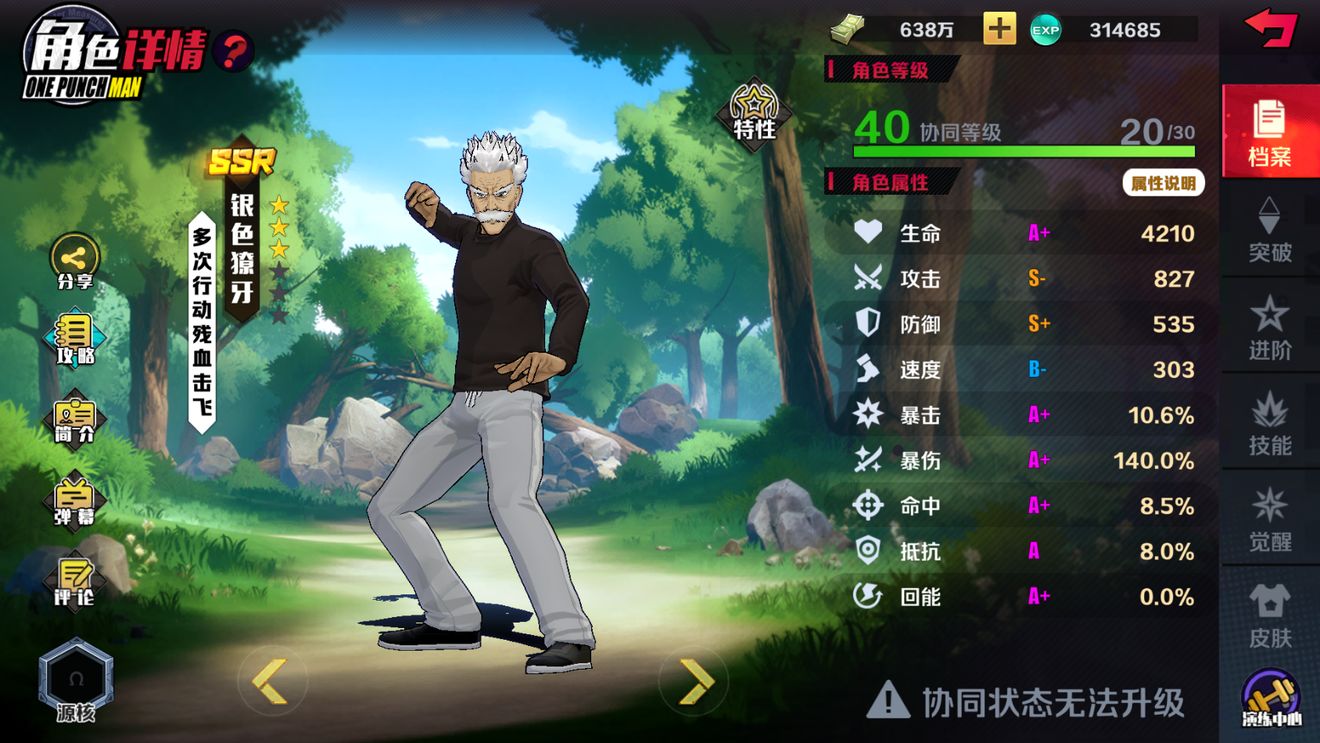Viewport: 1320px width, 743px height.
Task: Switch to the 皮肤 skins tab
Action: 1270,618
